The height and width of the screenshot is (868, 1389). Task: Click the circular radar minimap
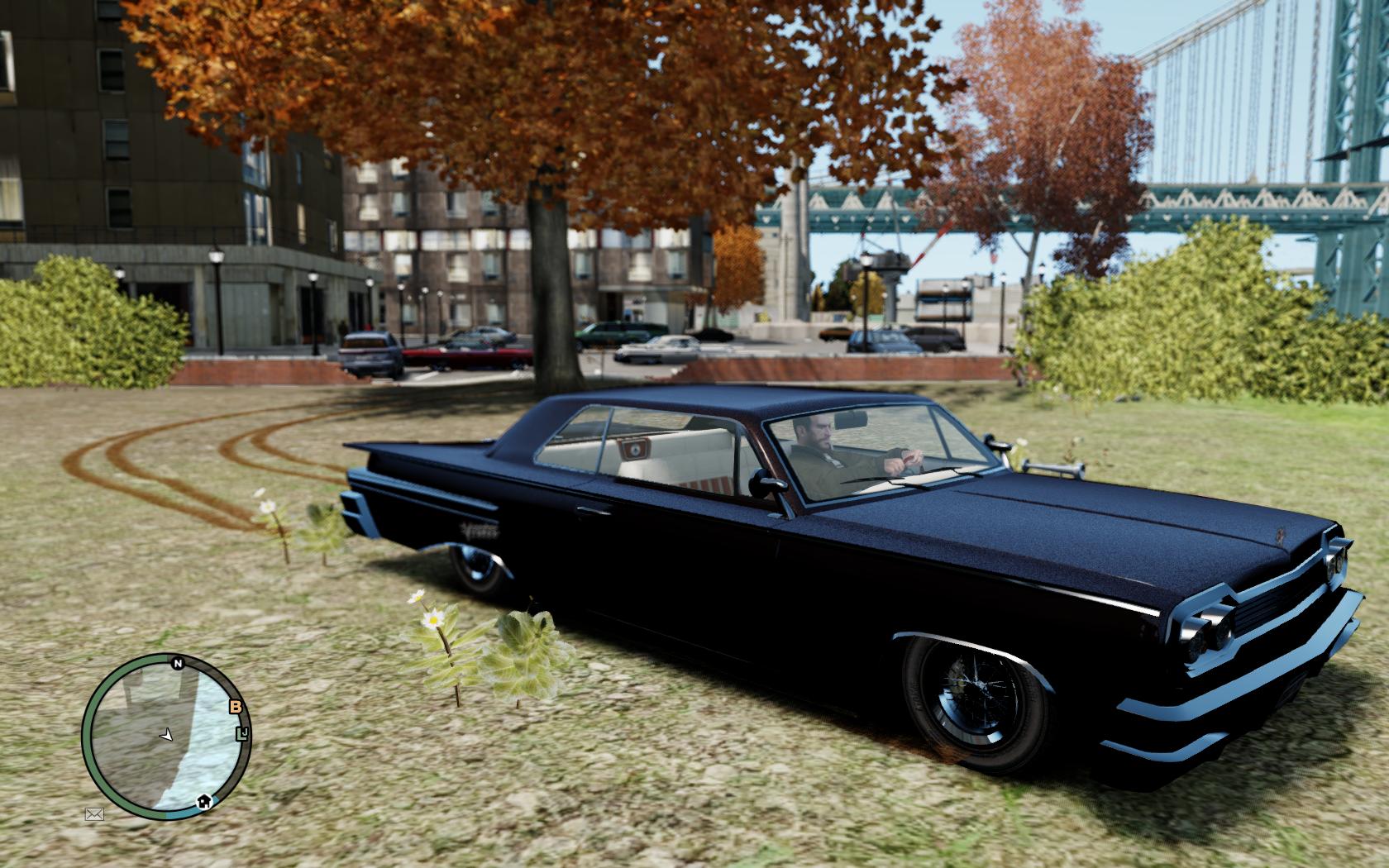point(165,736)
